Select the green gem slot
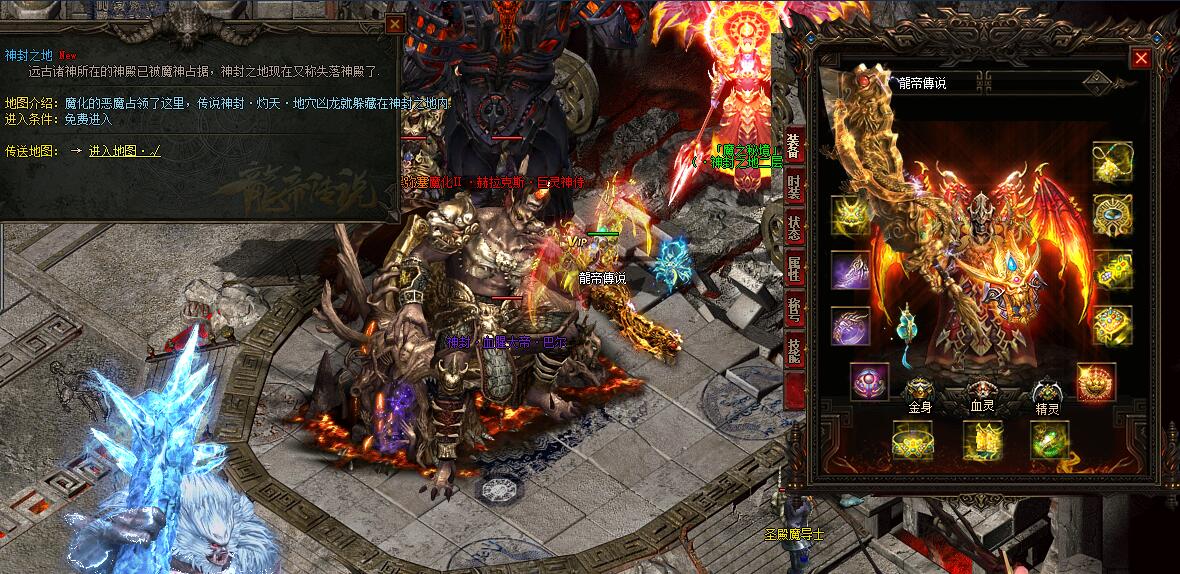This screenshot has width=1180, height=574. click(1051, 441)
